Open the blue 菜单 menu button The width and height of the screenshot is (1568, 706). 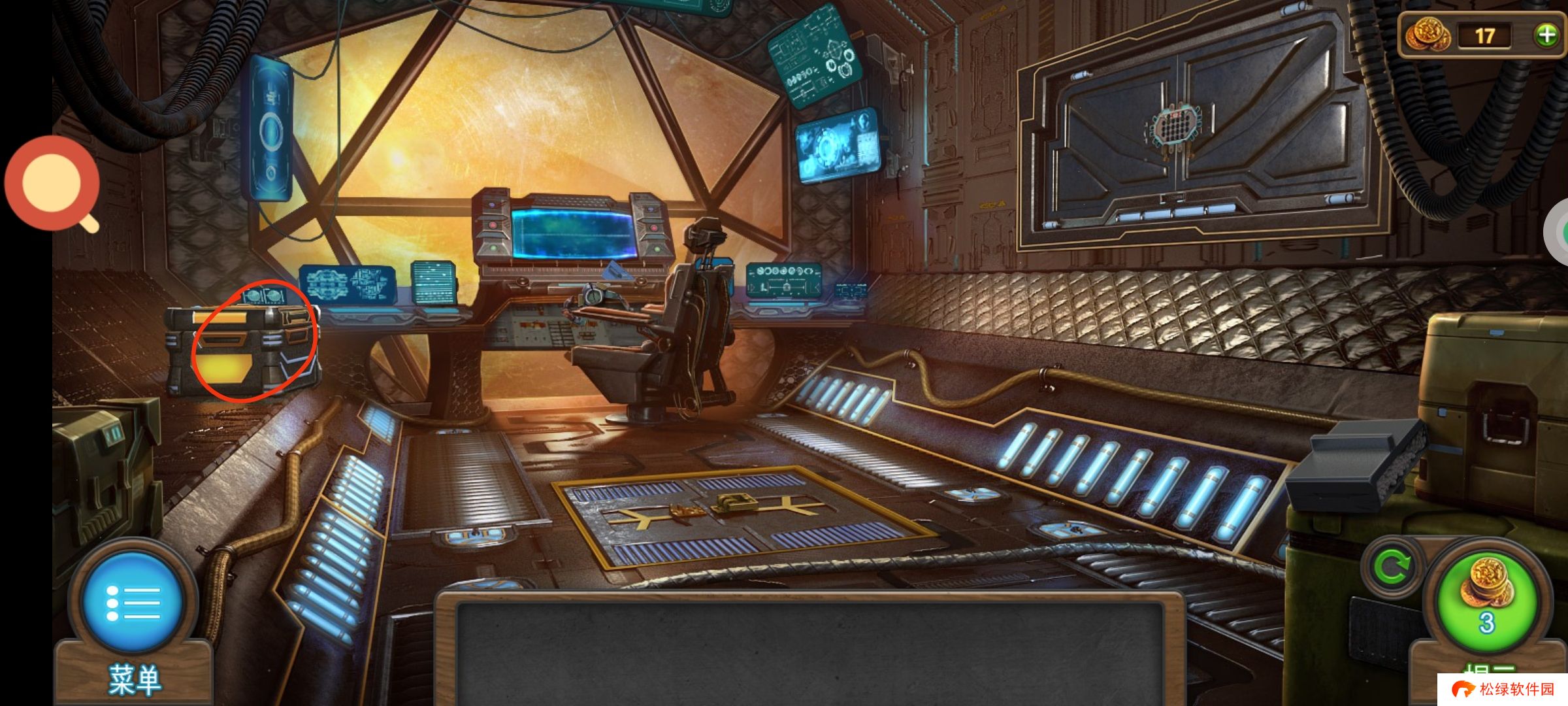point(133,603)
